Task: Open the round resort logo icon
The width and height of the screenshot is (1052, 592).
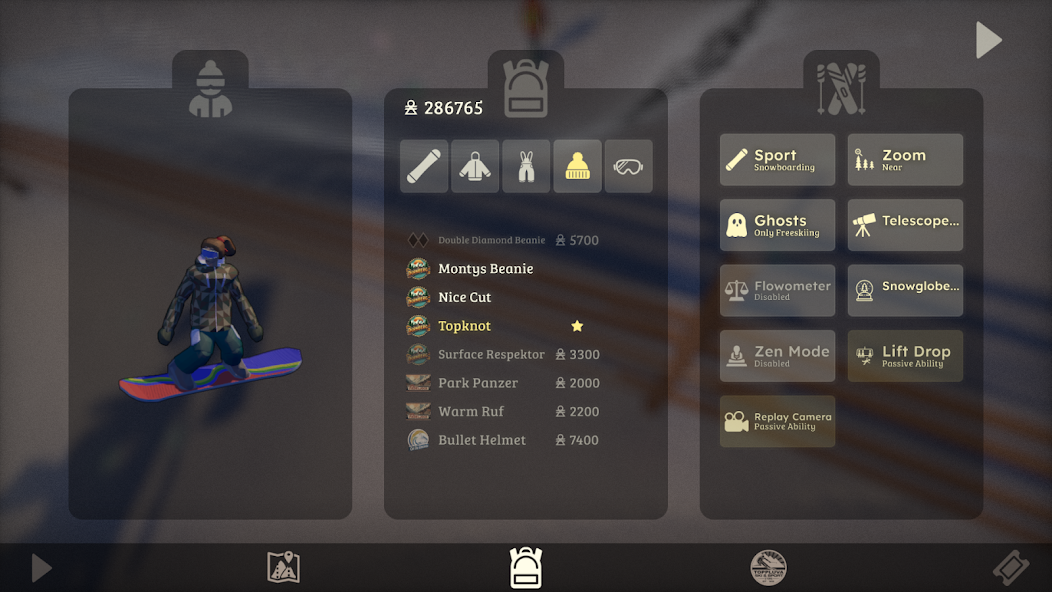Action: (x=768, y=568)
